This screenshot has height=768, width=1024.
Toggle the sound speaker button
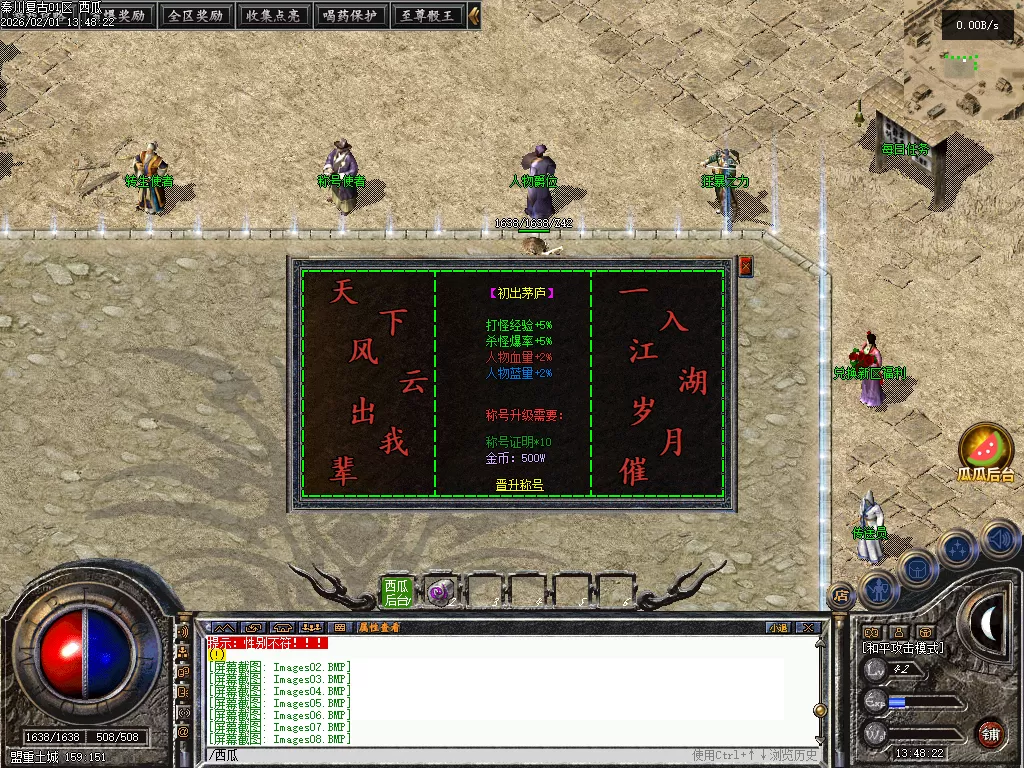[x=999, y=539]
